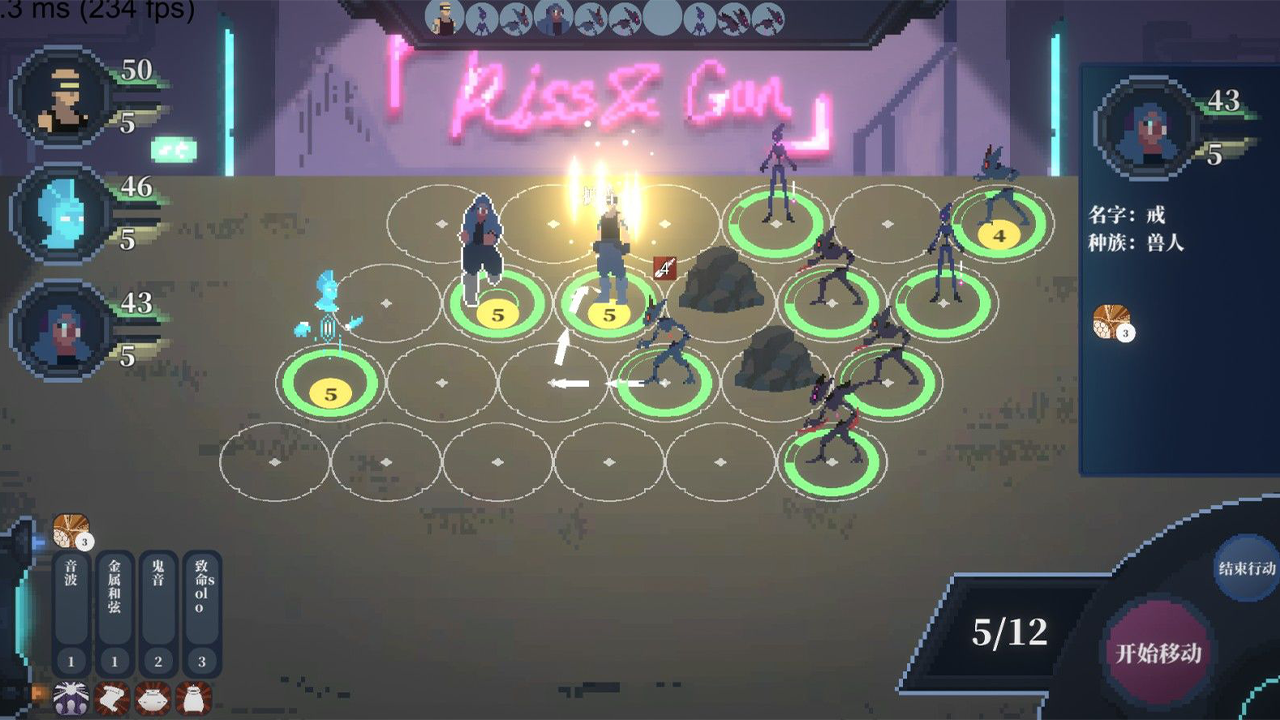
Task: Select the first portrait in the turn order bar
Action: coord(443,16)
